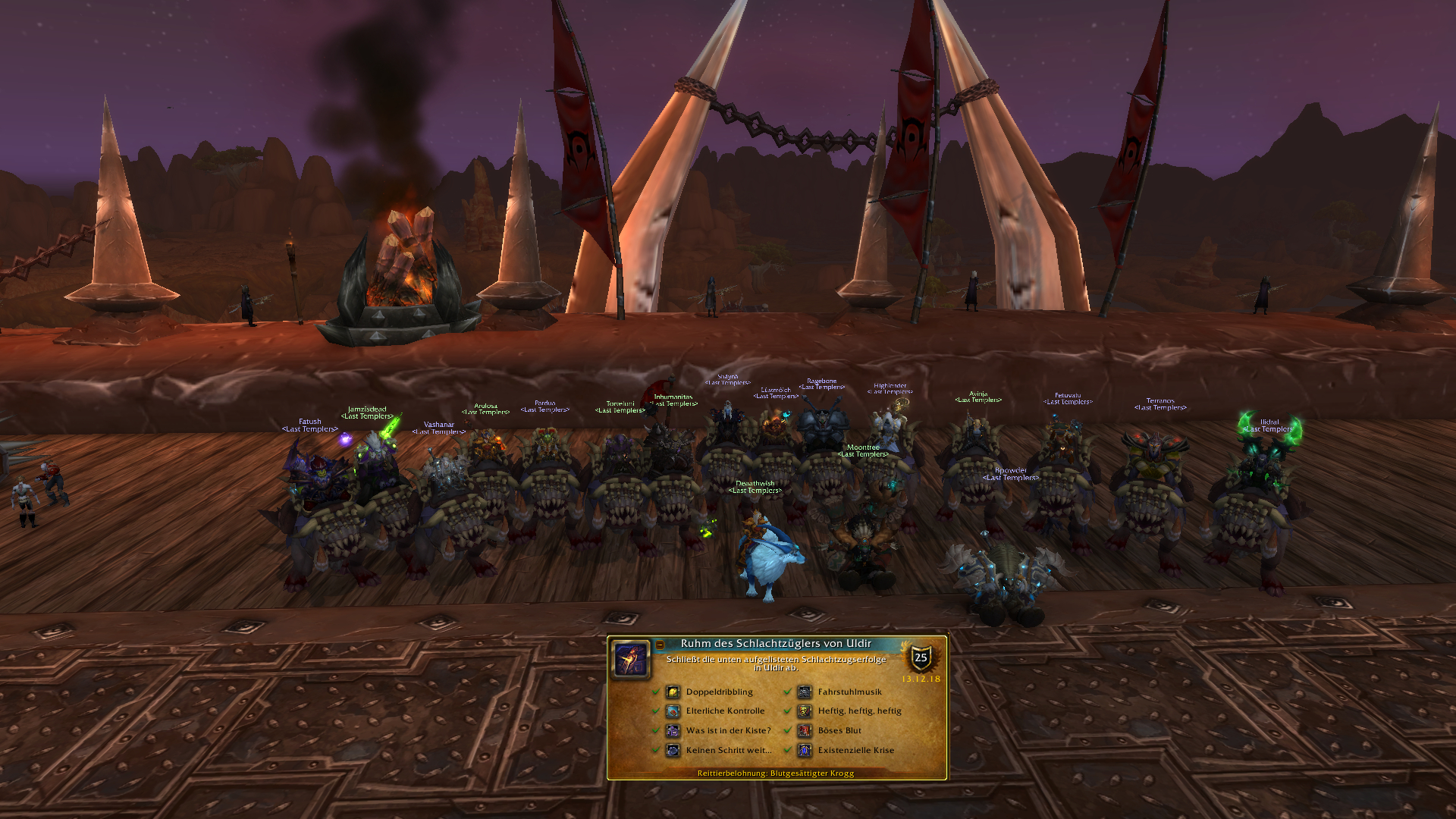Choose the Böses Blut achievement entry
Viewport: 1456px width, 819px height.
[839, 731]
